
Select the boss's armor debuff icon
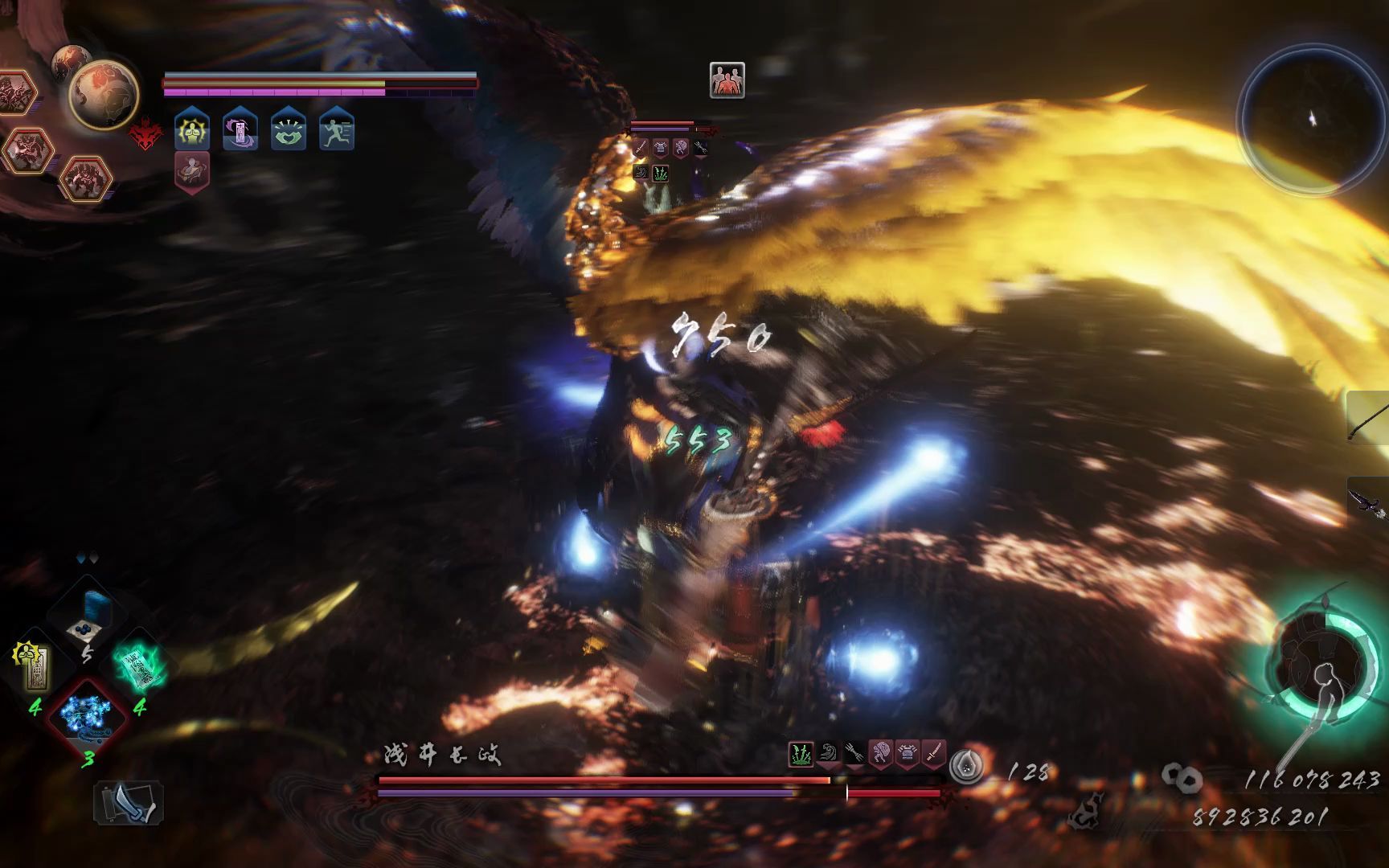coord(908,755)
